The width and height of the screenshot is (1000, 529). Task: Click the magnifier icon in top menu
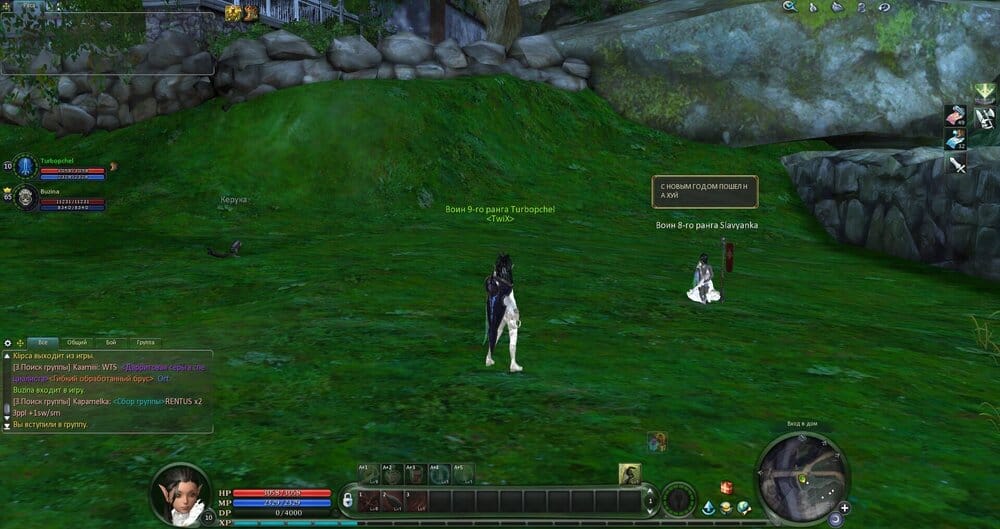click(789, 7)
